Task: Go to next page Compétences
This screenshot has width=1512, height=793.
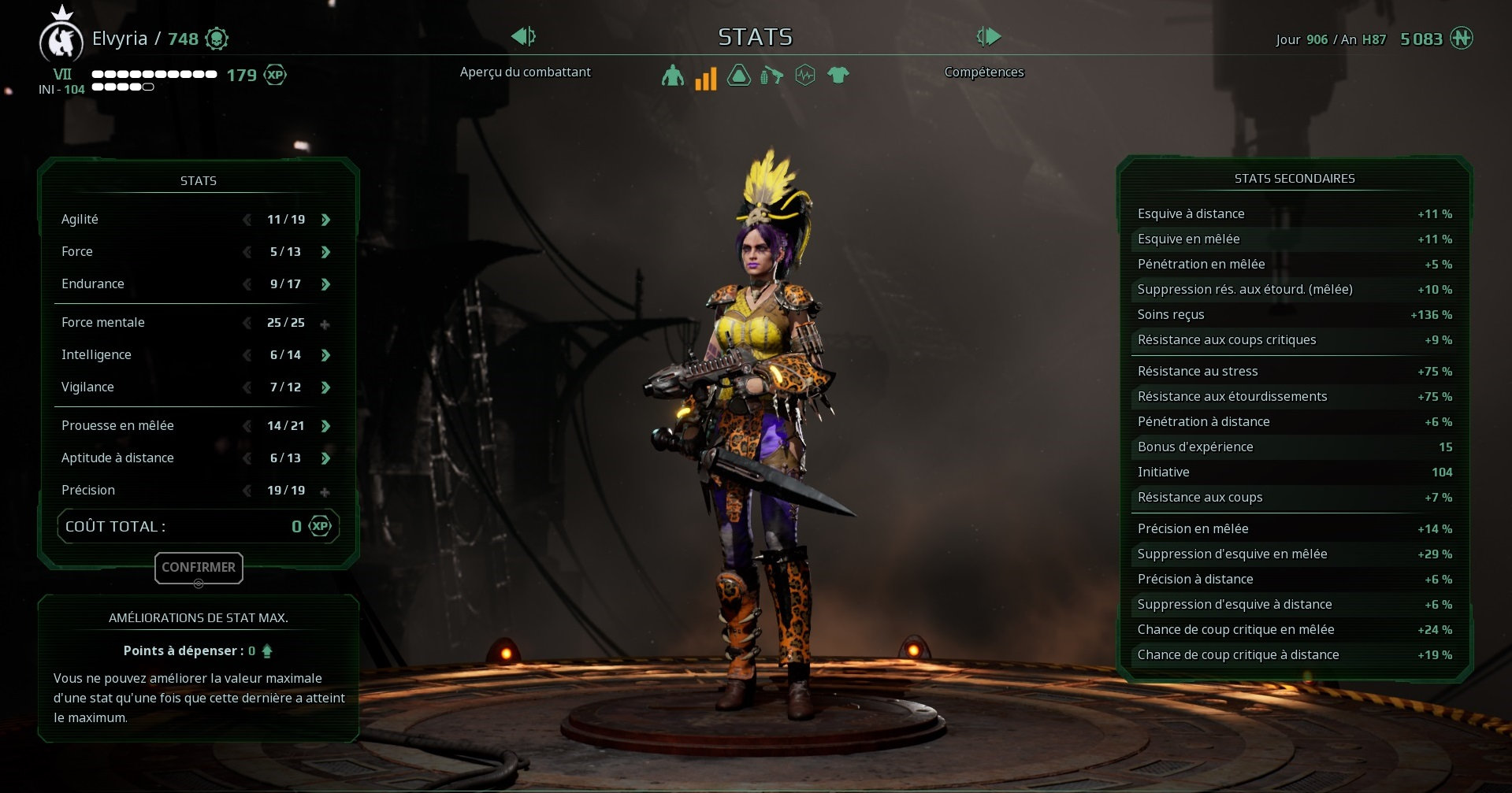Action: coord(988,36)
